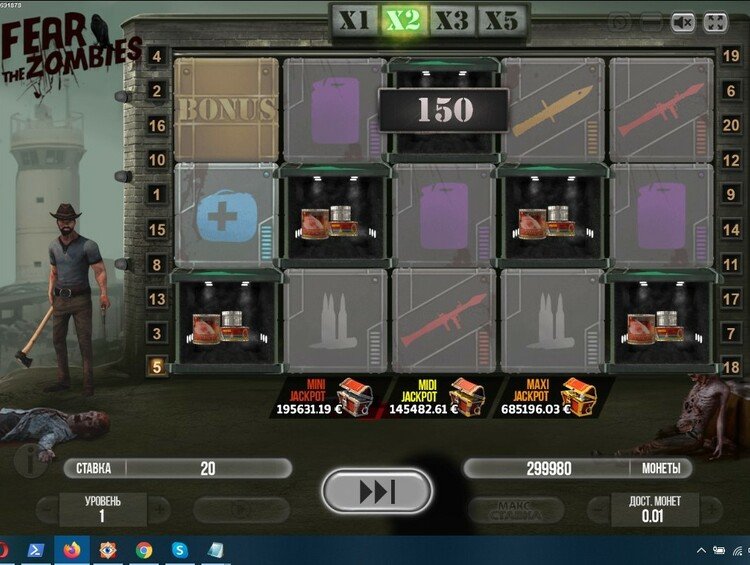
Task: Select the X1 multiplier
Action: pos(355,19)
